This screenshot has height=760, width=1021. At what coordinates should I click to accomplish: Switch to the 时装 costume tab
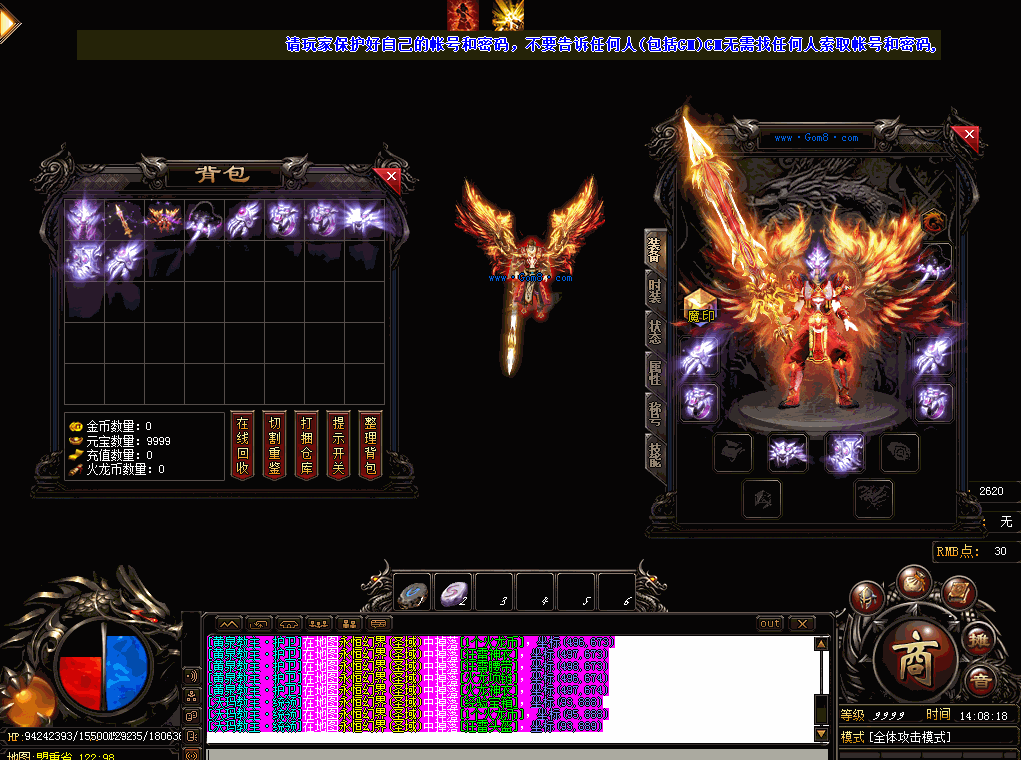tap(654, 290)
